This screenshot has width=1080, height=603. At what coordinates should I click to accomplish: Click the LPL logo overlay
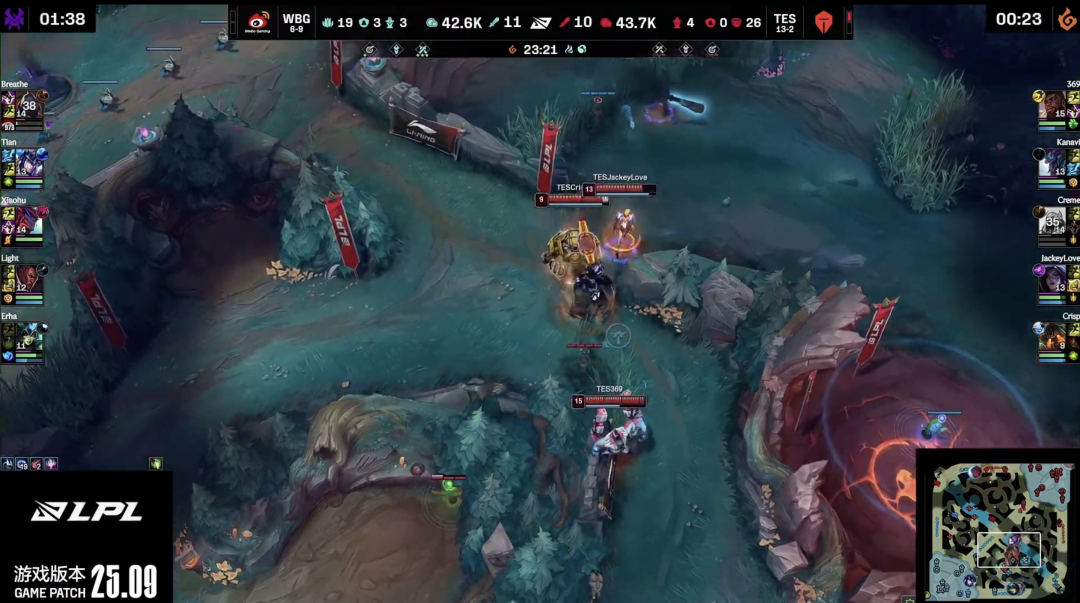pos(86,511)
